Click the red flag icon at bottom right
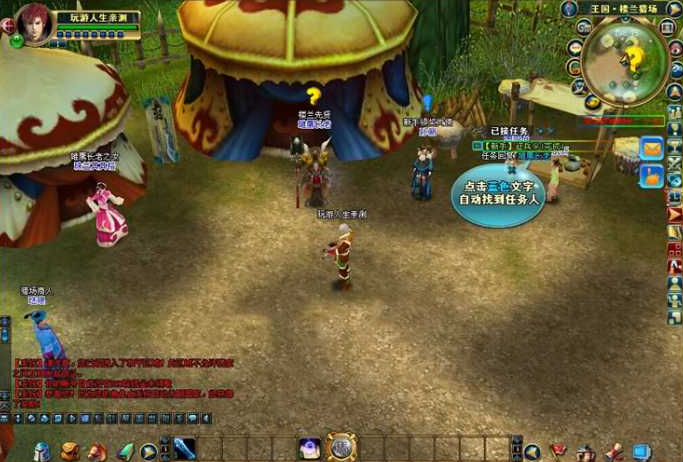The height and width of the screenshot is (462, 683). point(559,452)
